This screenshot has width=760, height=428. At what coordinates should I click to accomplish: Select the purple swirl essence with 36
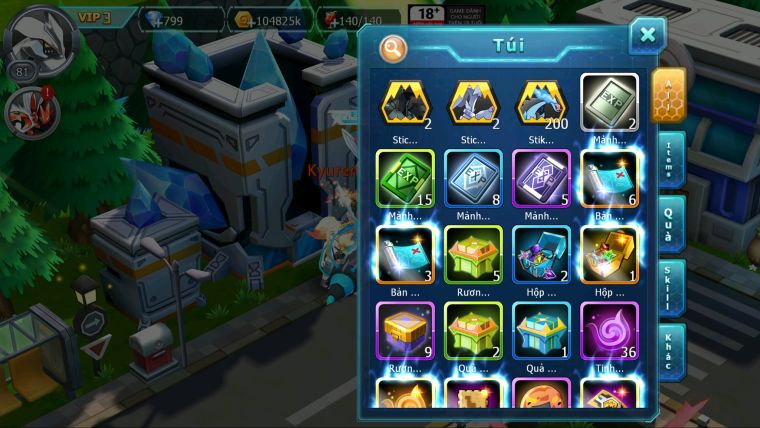609,330
